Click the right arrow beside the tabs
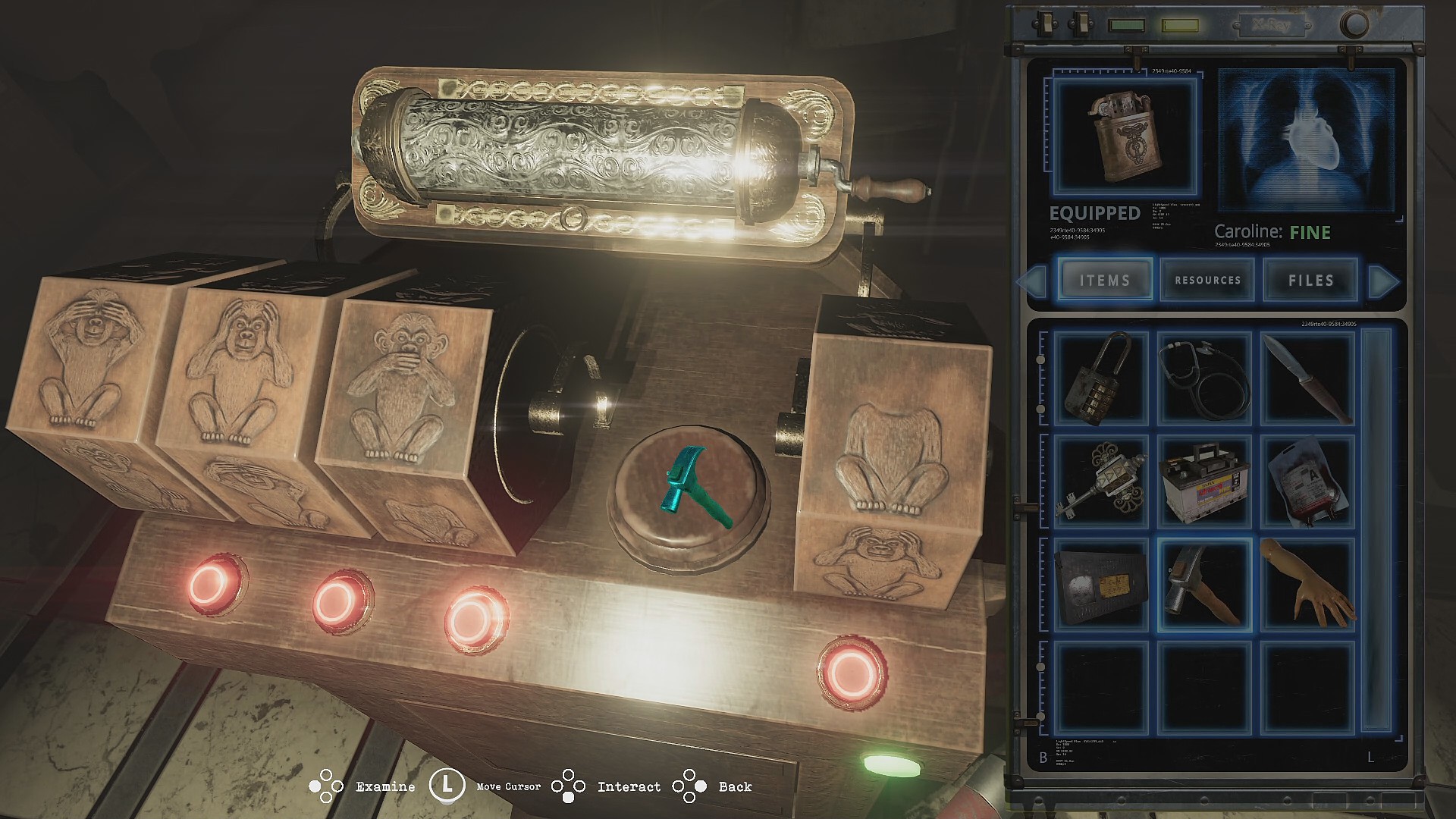Viewport: 1456px width, 819px height. click(1383, 281)
